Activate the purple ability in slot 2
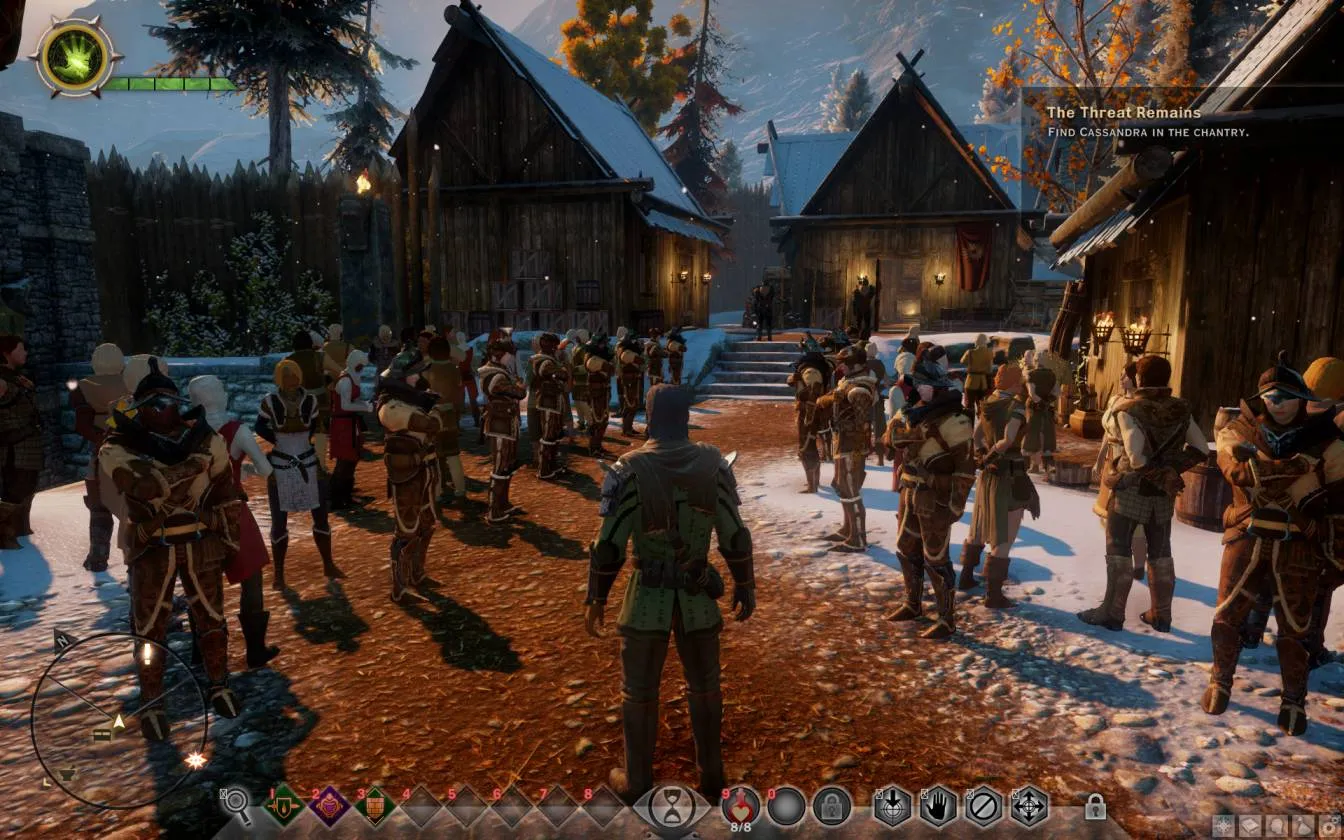This screenshot has width=1344, height=840. (329, 805)
